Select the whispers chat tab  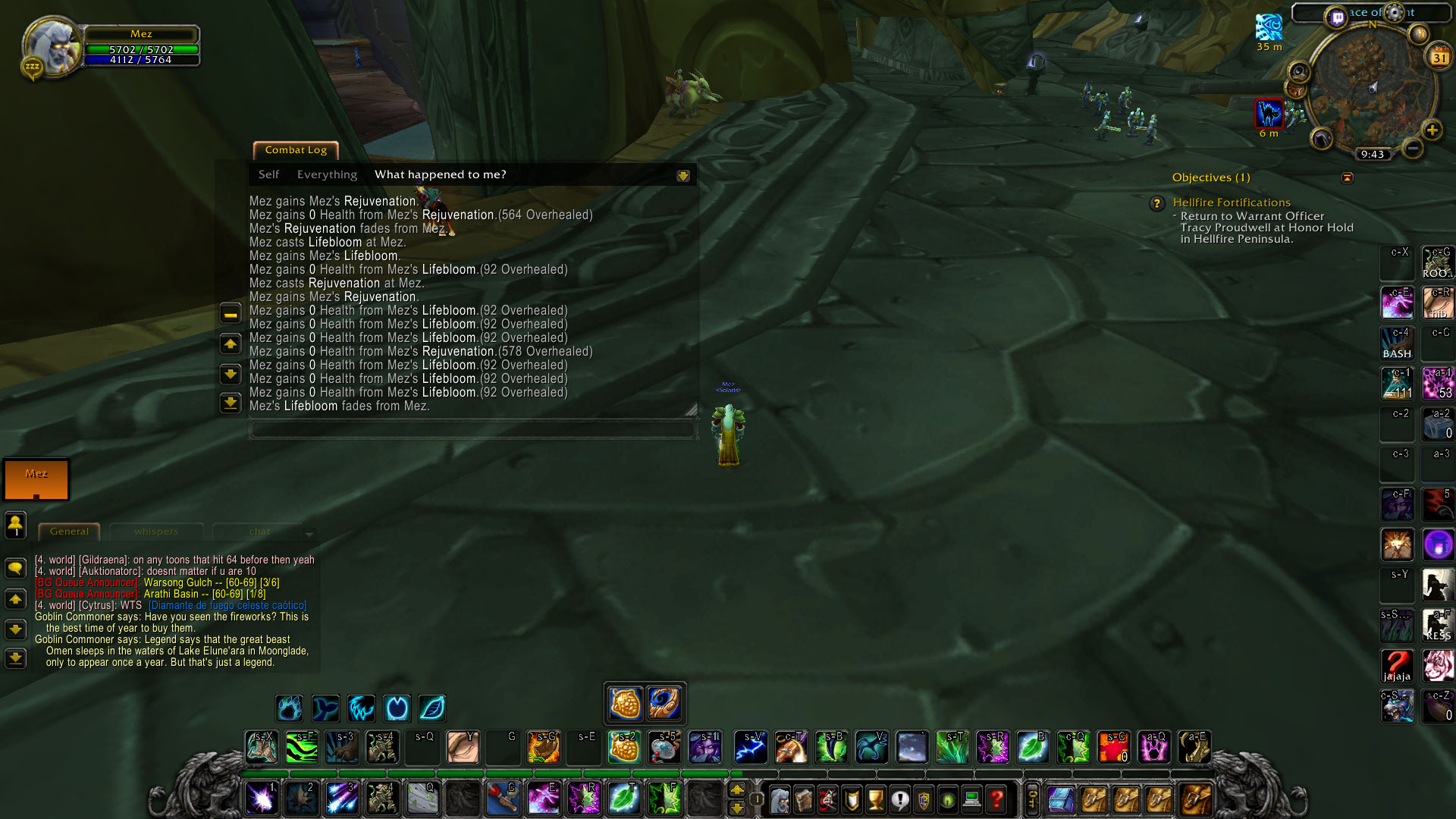(x=157, y=532)
